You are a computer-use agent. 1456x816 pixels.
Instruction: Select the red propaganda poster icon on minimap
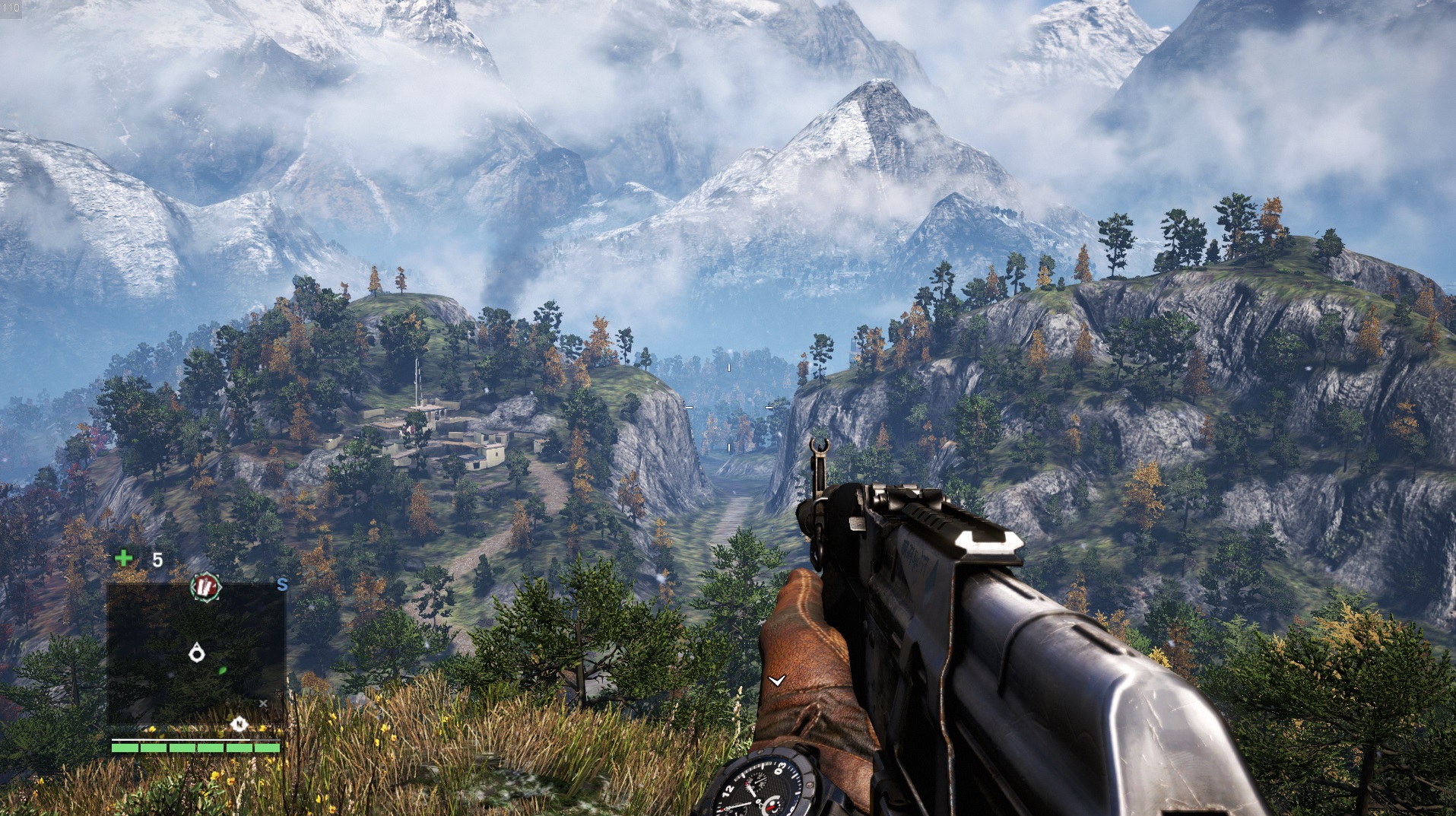pyautogui.click(x=205, y=587)
